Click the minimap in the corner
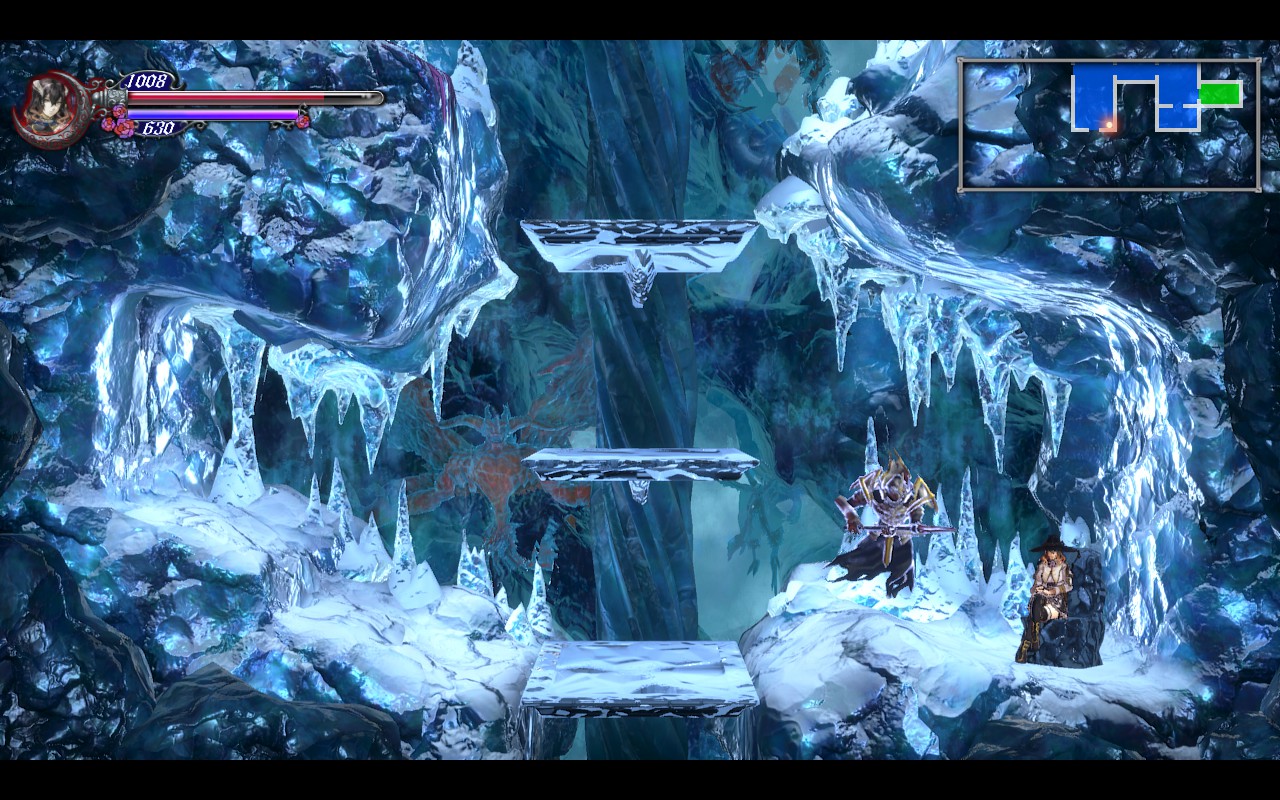1280x800 pixels. [1108, 125]
